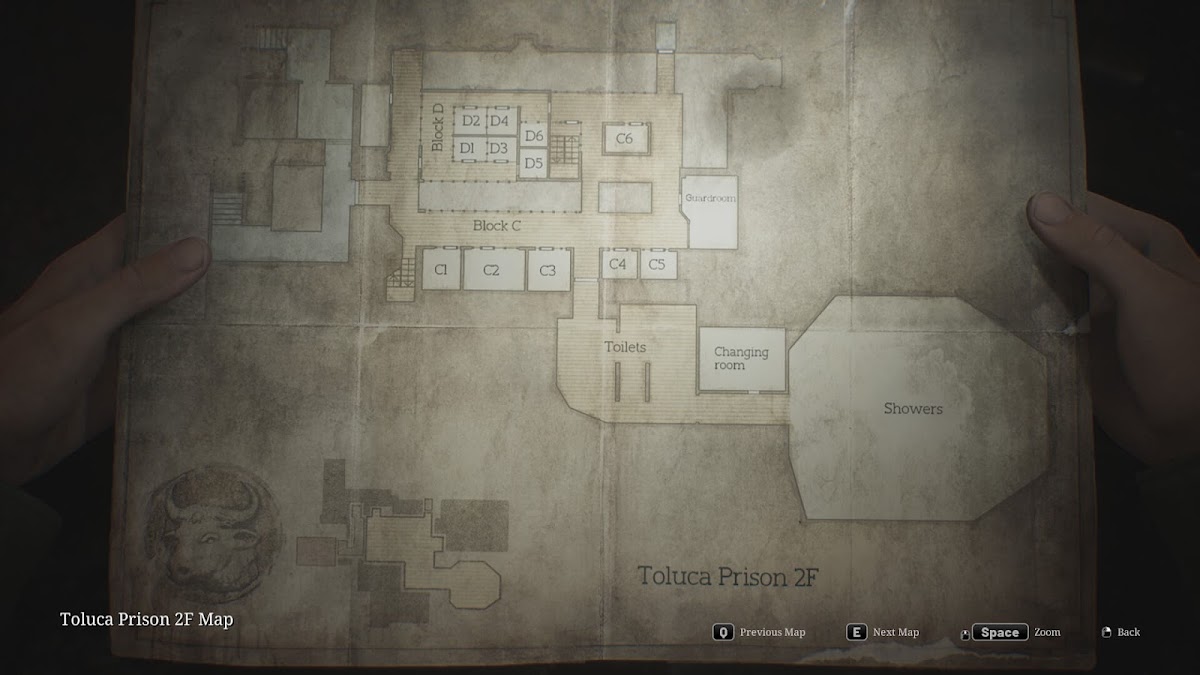This screenshot has width=1200, height=675.
Task: Select the Guardroom on the prison map
Action: coord(710,209)
